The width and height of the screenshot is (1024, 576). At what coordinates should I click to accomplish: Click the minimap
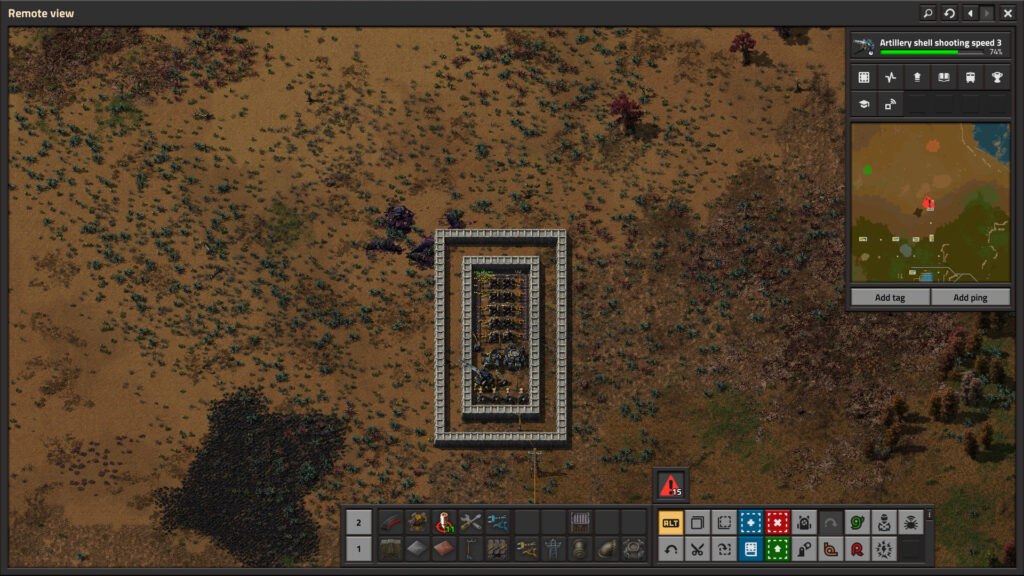point(930,203)
